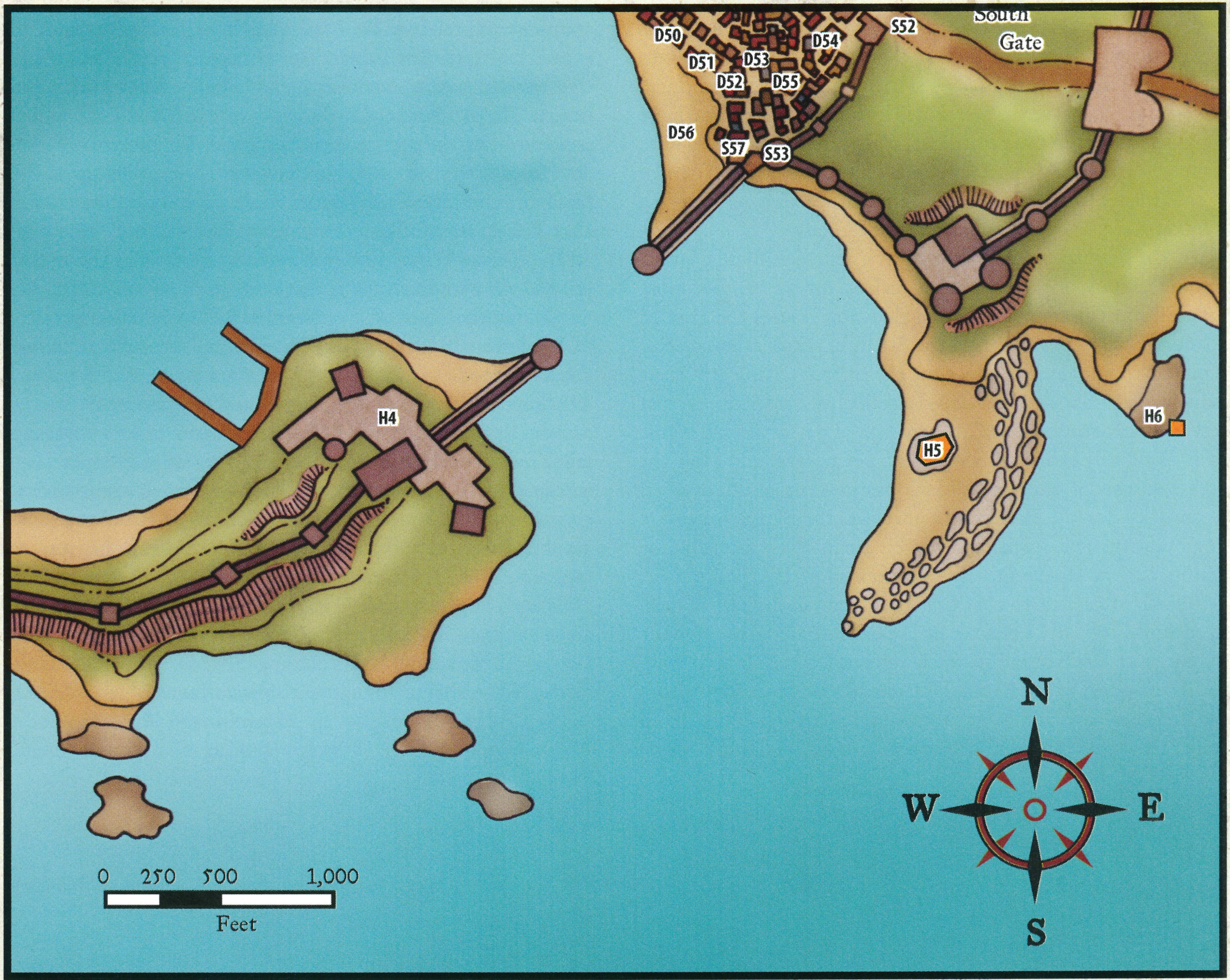The height and width of the screenshot is (980, 1230).
Task: Select the D53 location marker
Action: click(756, 59)
